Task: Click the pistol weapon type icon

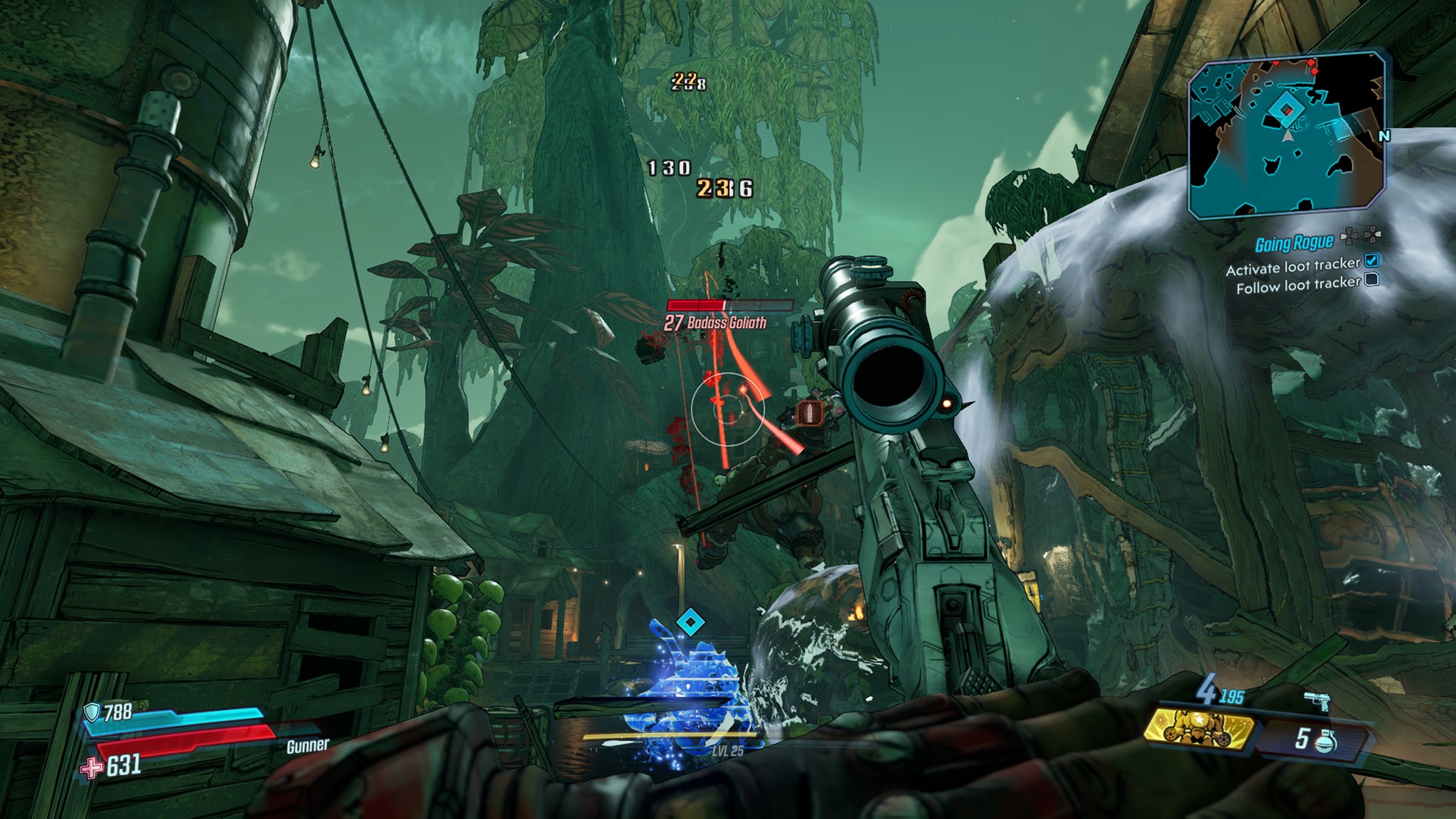Action: click(x=1317, y=701)
